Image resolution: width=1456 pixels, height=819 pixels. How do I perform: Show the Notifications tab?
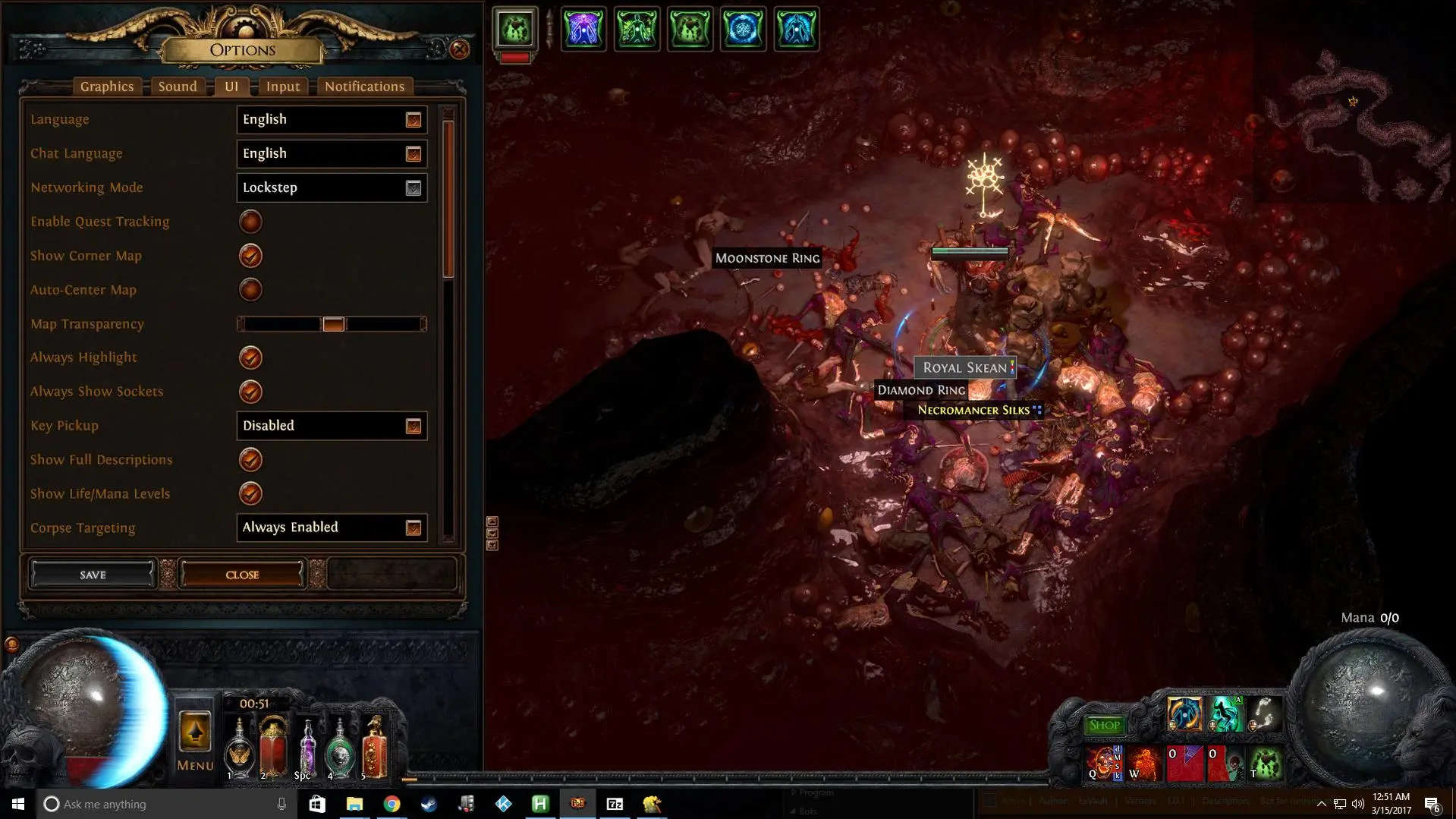364,87
